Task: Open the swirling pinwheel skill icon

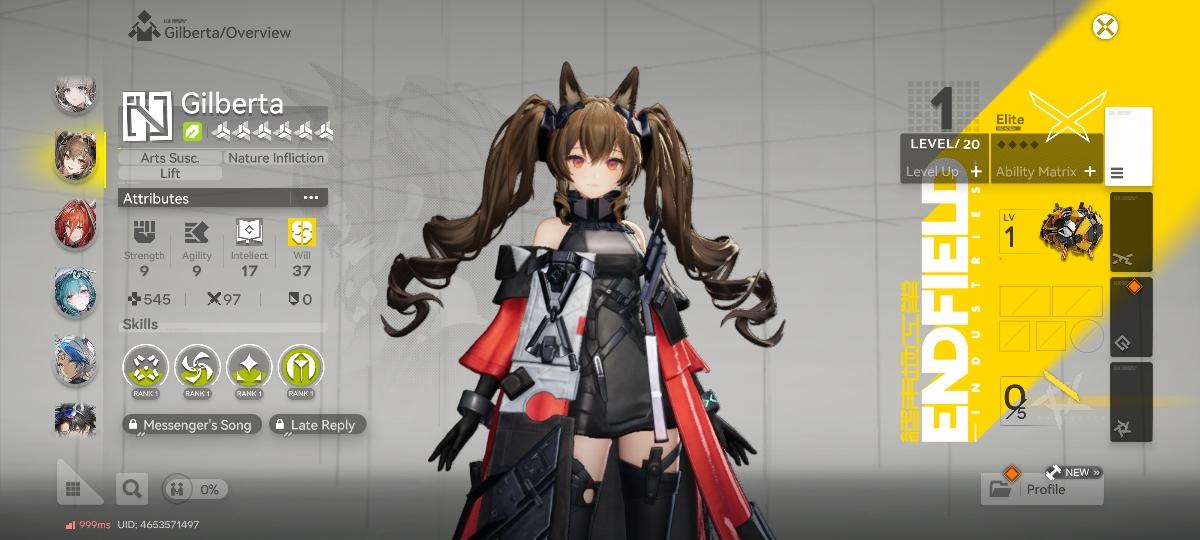Action: pos(198,368)
